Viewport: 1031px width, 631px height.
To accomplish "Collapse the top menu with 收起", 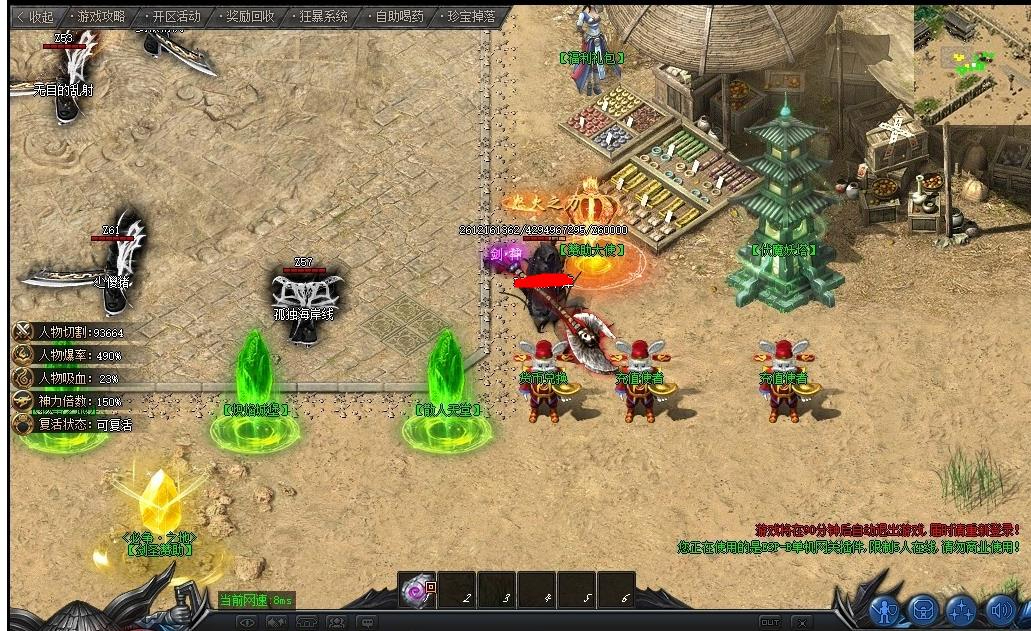I will (36, 17).
